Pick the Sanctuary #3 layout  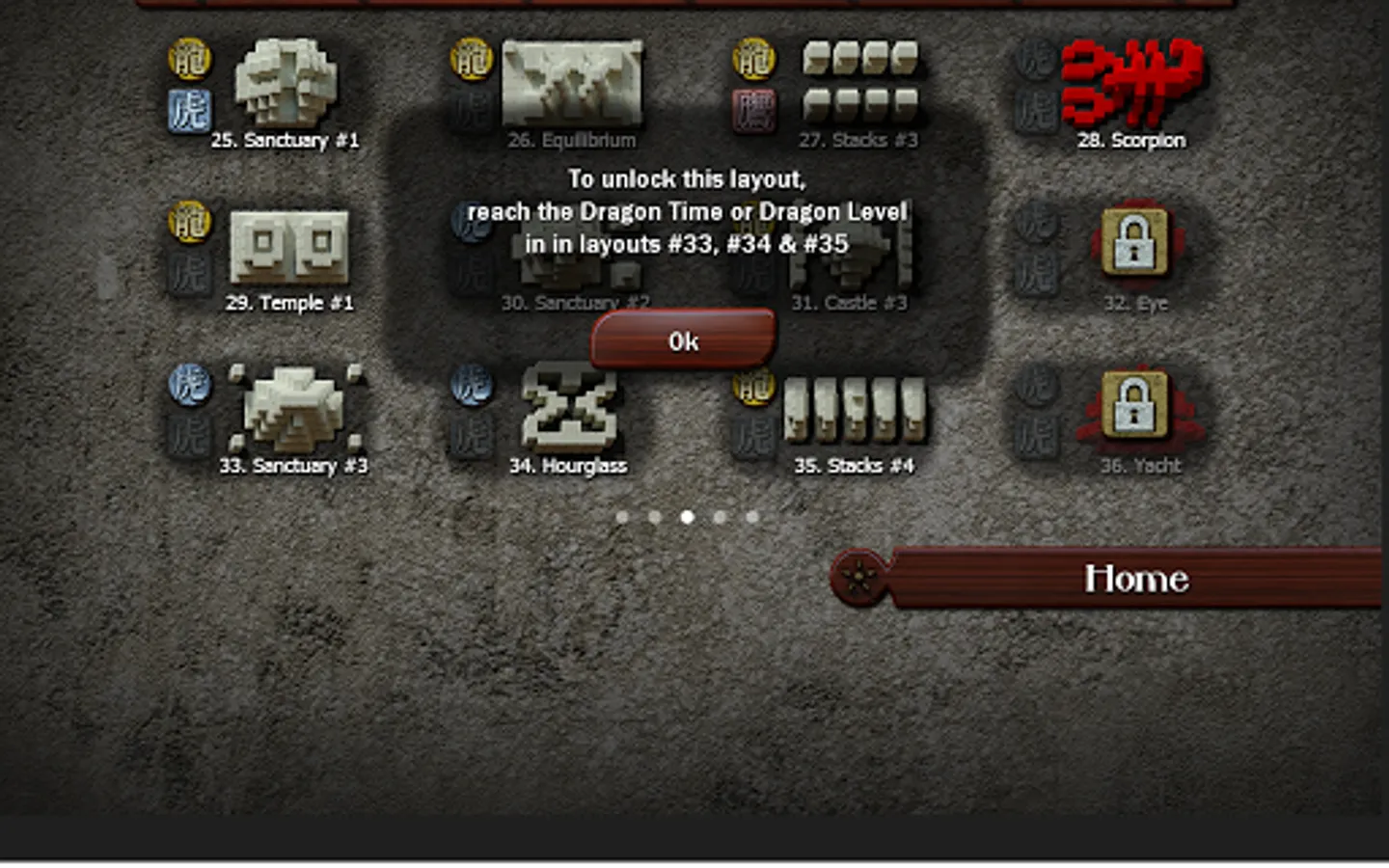pyautogui.click(x=293, y=412)
